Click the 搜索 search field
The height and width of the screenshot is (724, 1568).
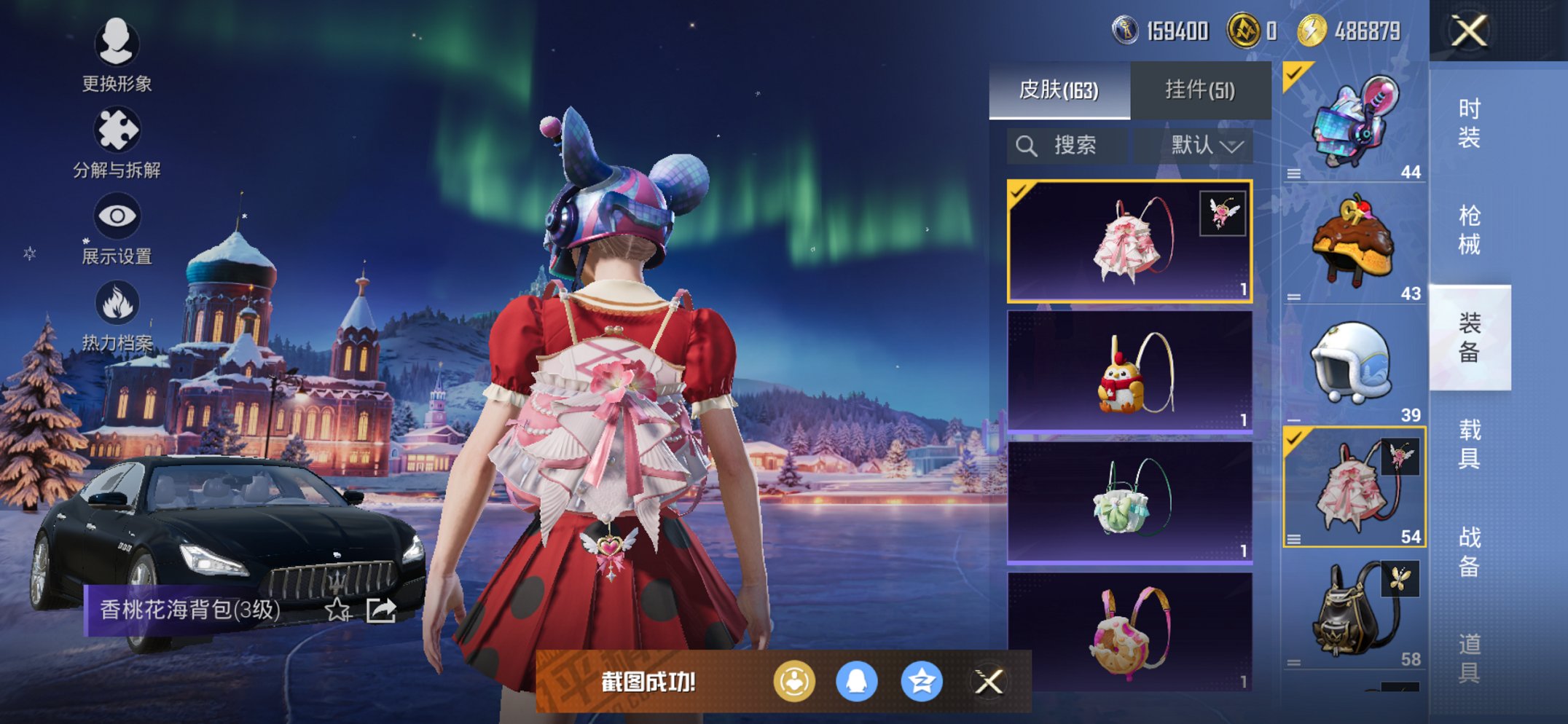[1067, 146]
